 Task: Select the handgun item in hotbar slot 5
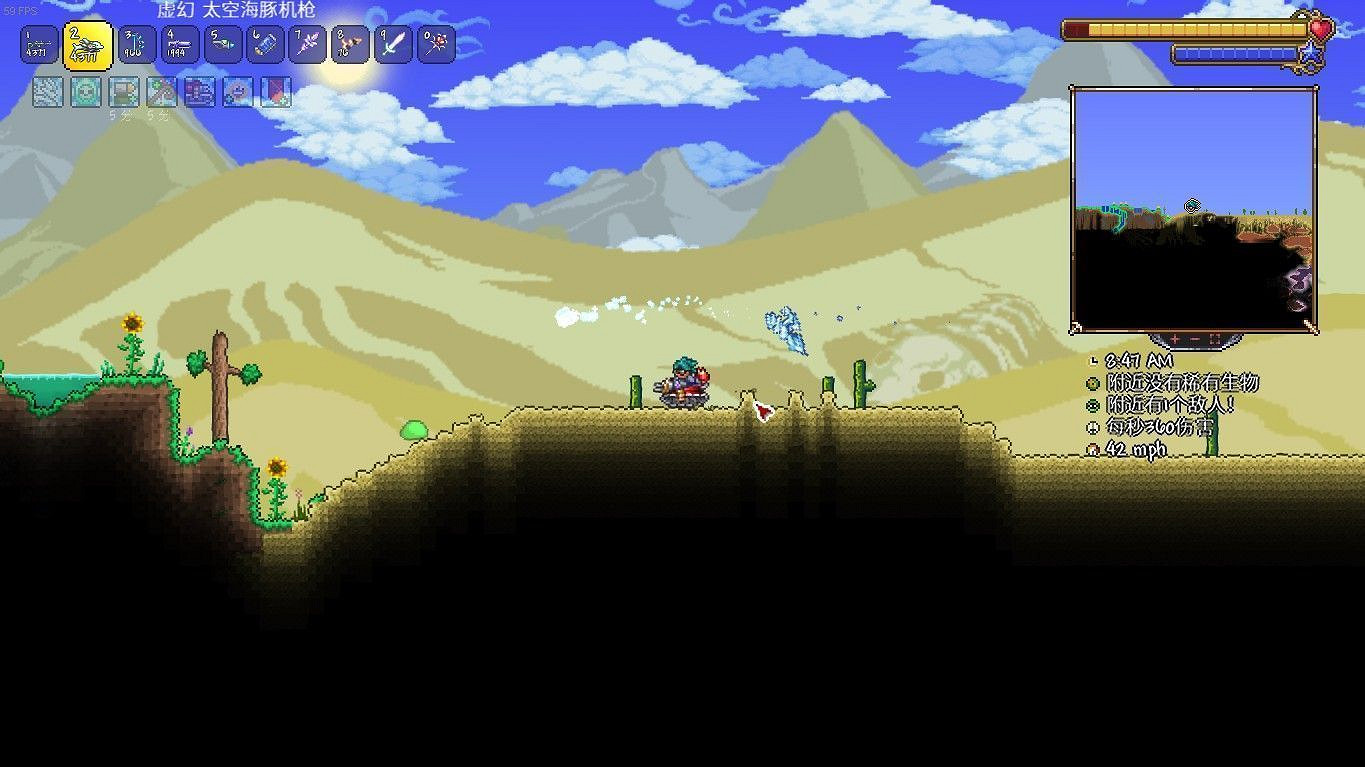click(221, 44)
